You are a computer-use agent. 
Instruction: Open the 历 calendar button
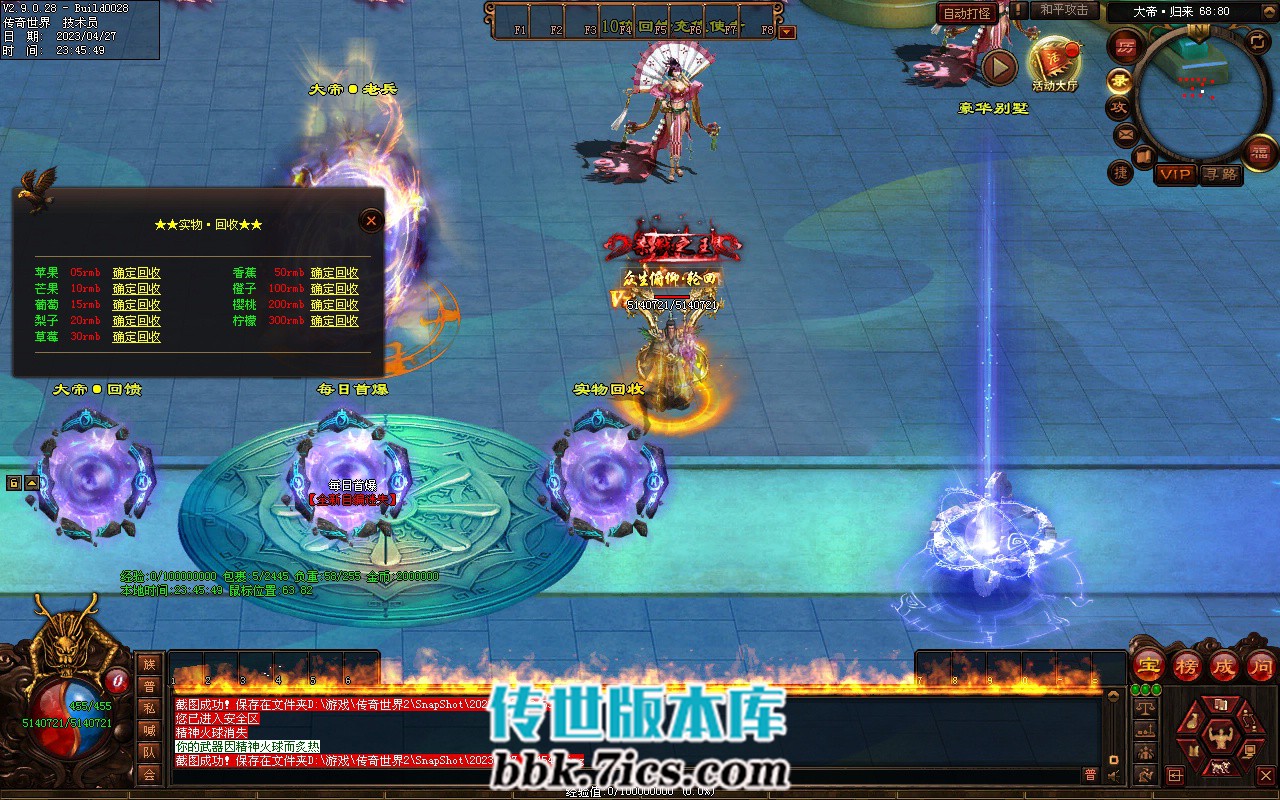point(1126,47)
